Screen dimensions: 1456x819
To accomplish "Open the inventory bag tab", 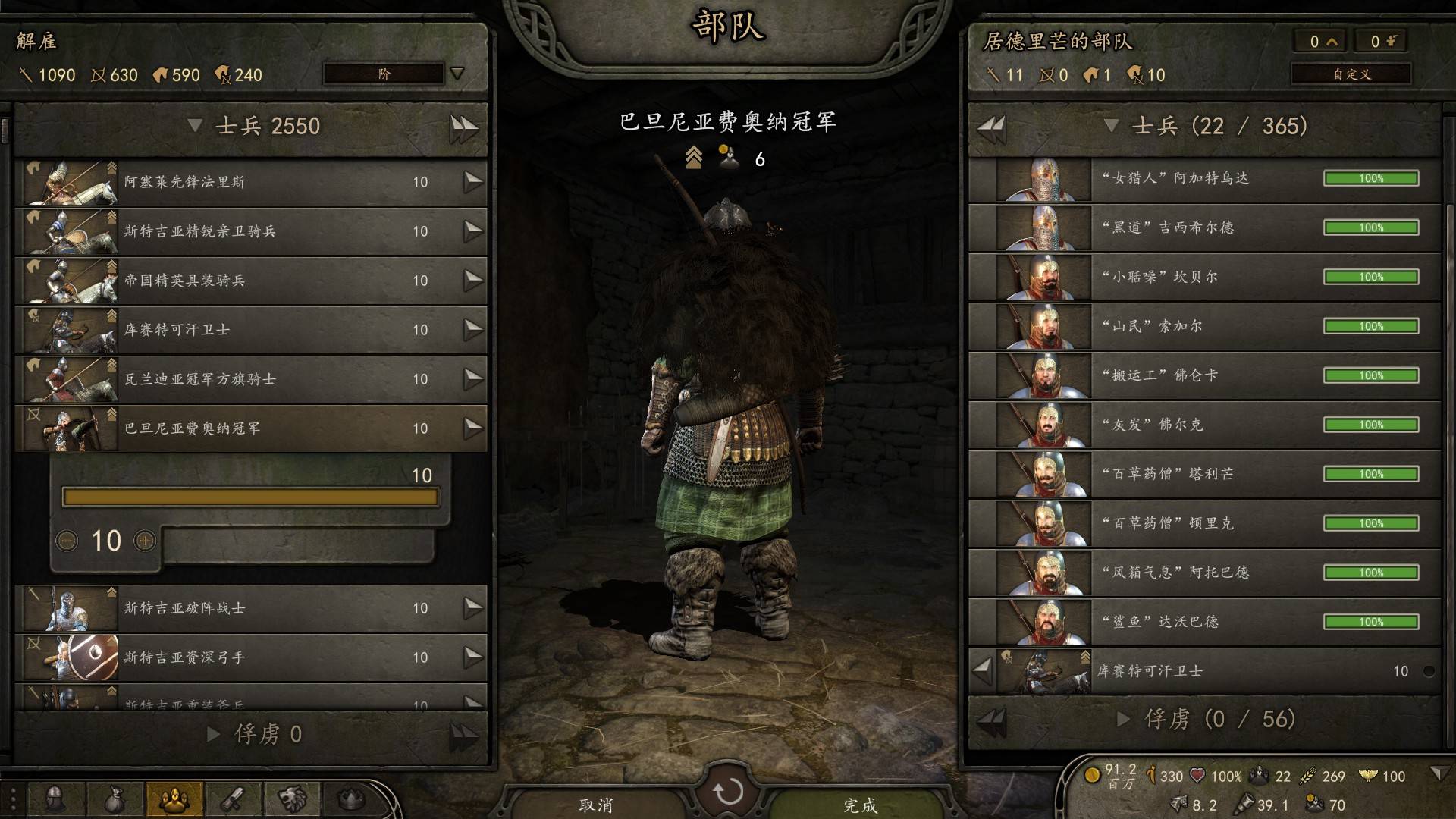I will coord(115,799).
